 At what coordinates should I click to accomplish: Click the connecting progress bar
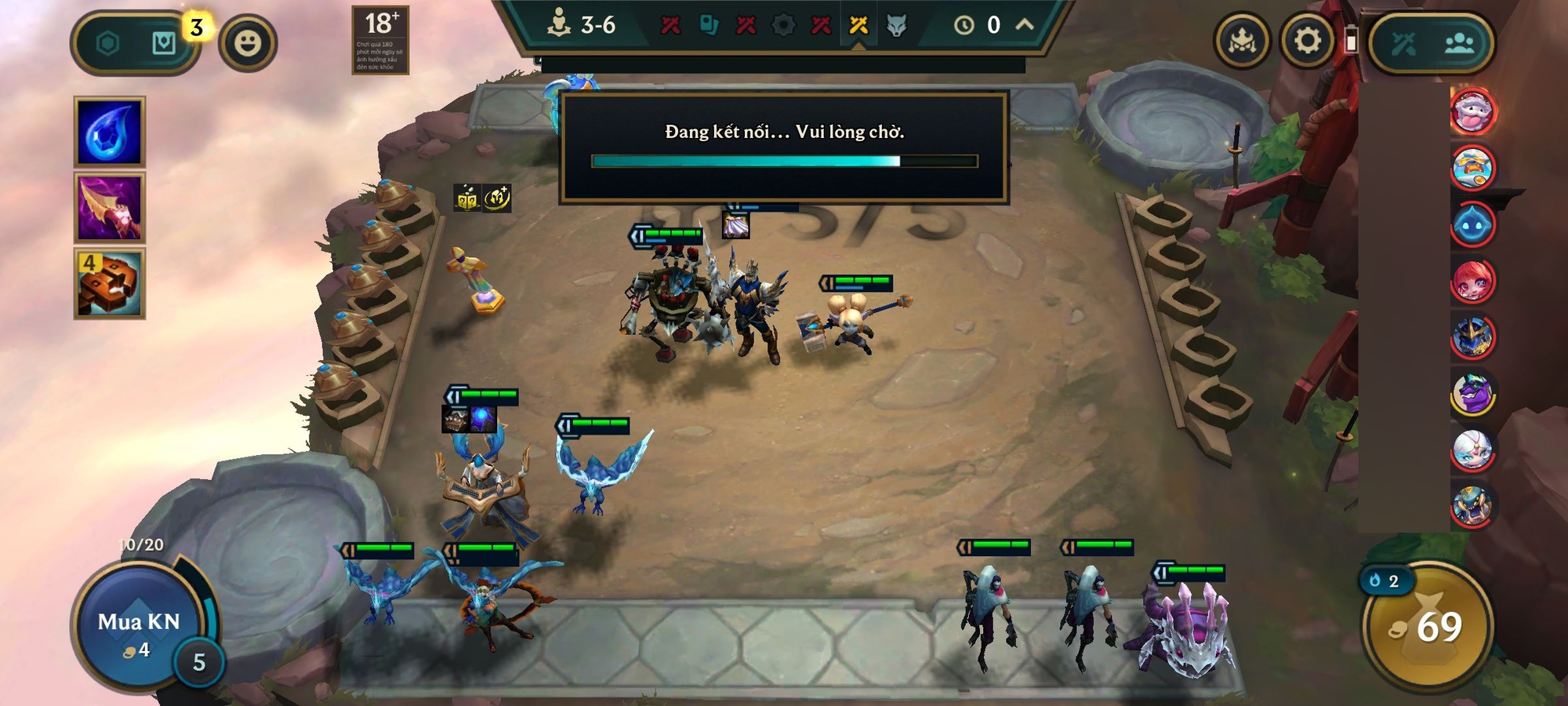[784, 161]
